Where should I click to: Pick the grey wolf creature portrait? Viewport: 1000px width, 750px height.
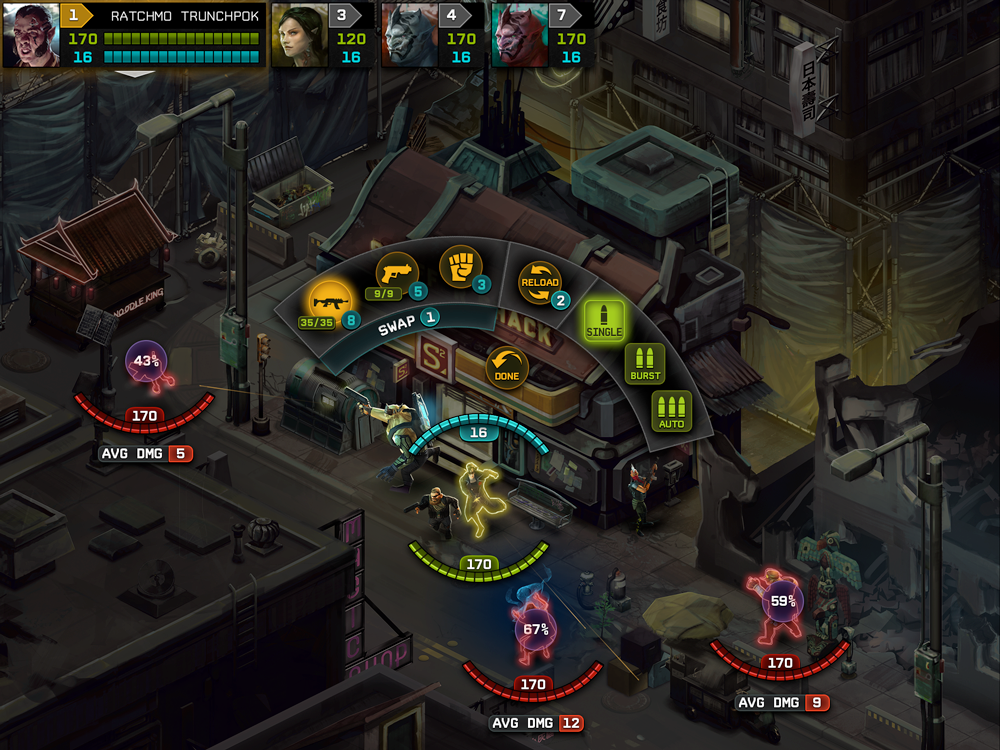coord(410,35)
